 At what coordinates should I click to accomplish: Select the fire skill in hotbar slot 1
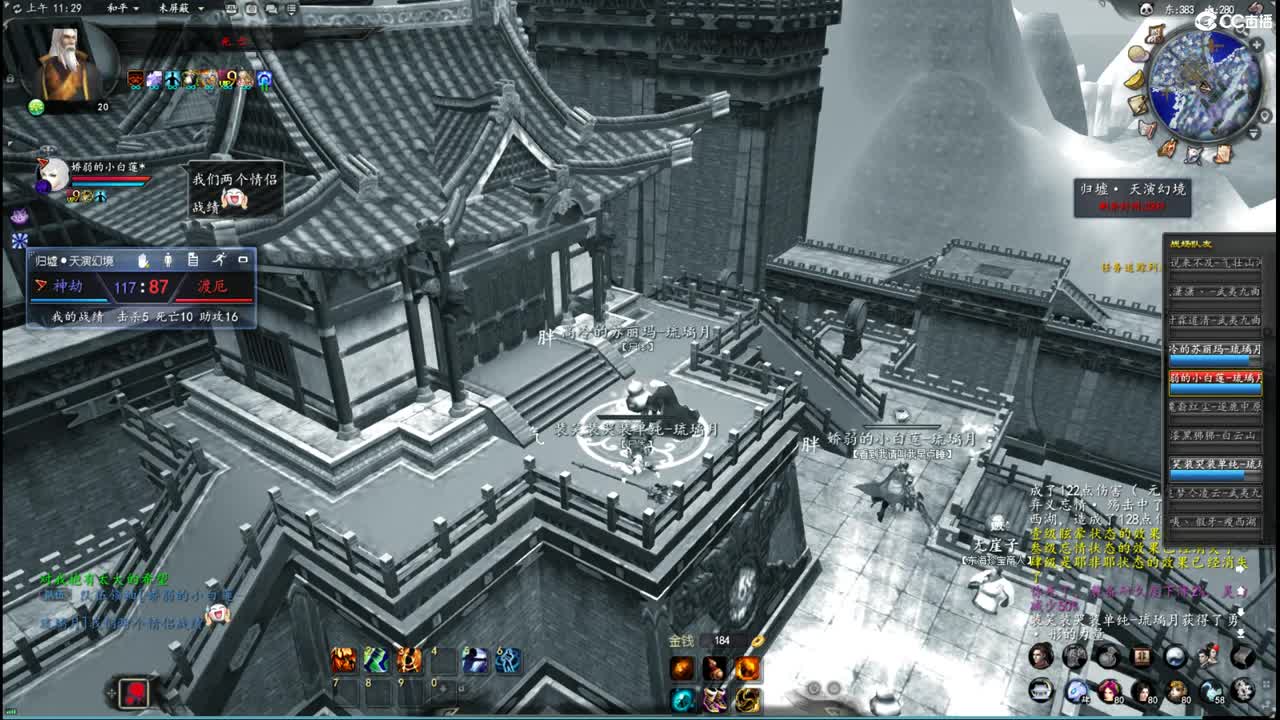pyautogui.click(x=343, y=661)
